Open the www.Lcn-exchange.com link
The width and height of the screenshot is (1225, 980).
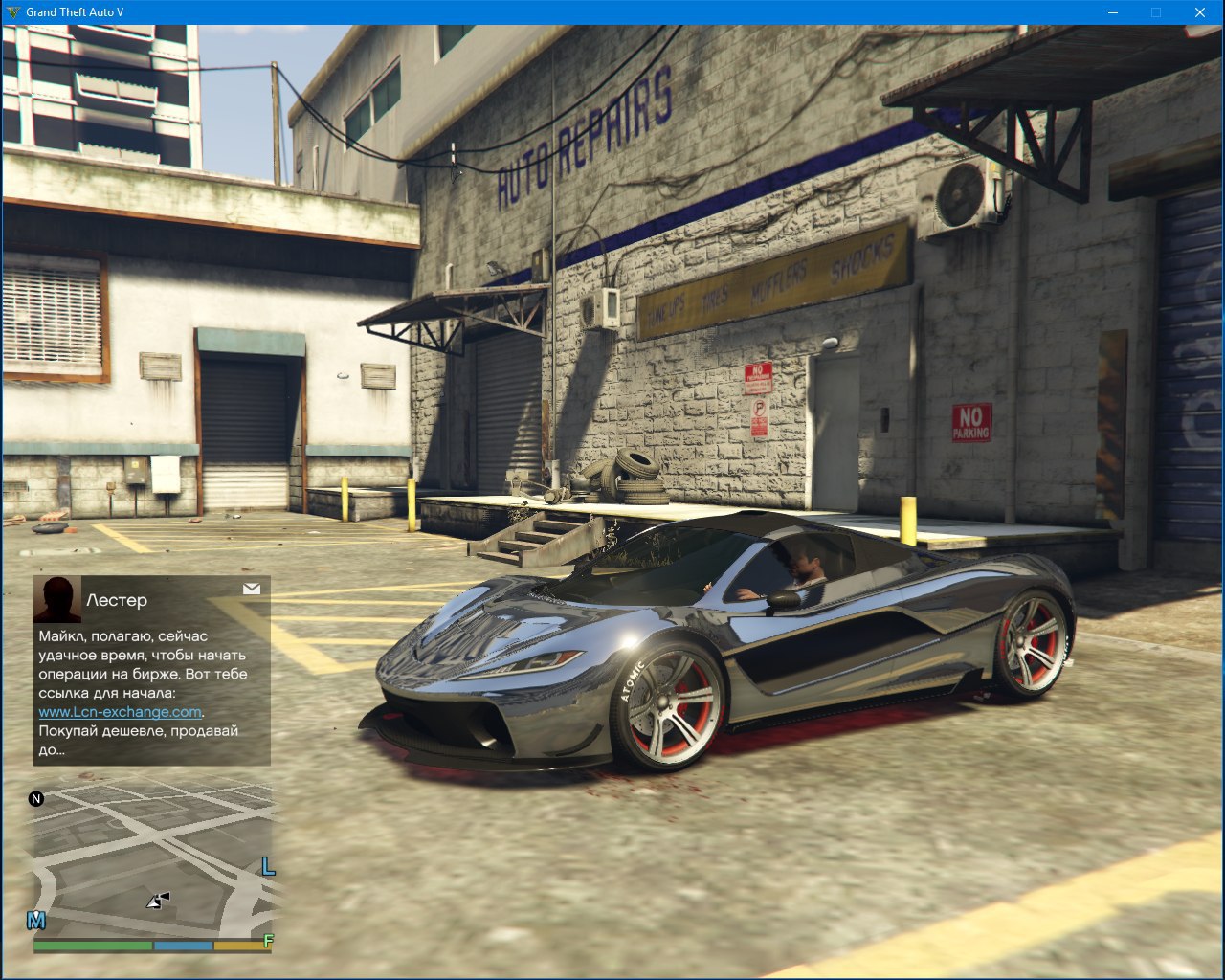(120, 712)
